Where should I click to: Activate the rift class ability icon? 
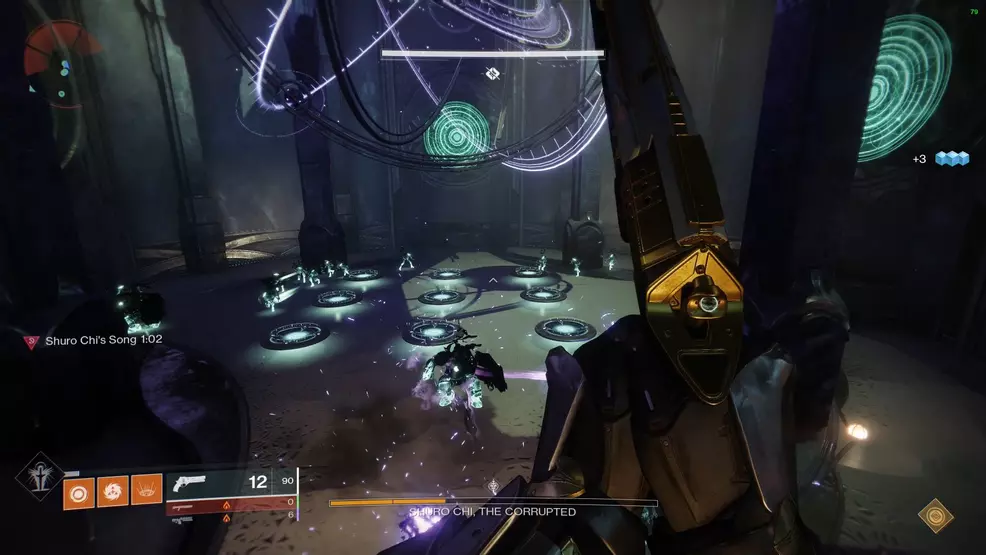click(x=146, y=489)
